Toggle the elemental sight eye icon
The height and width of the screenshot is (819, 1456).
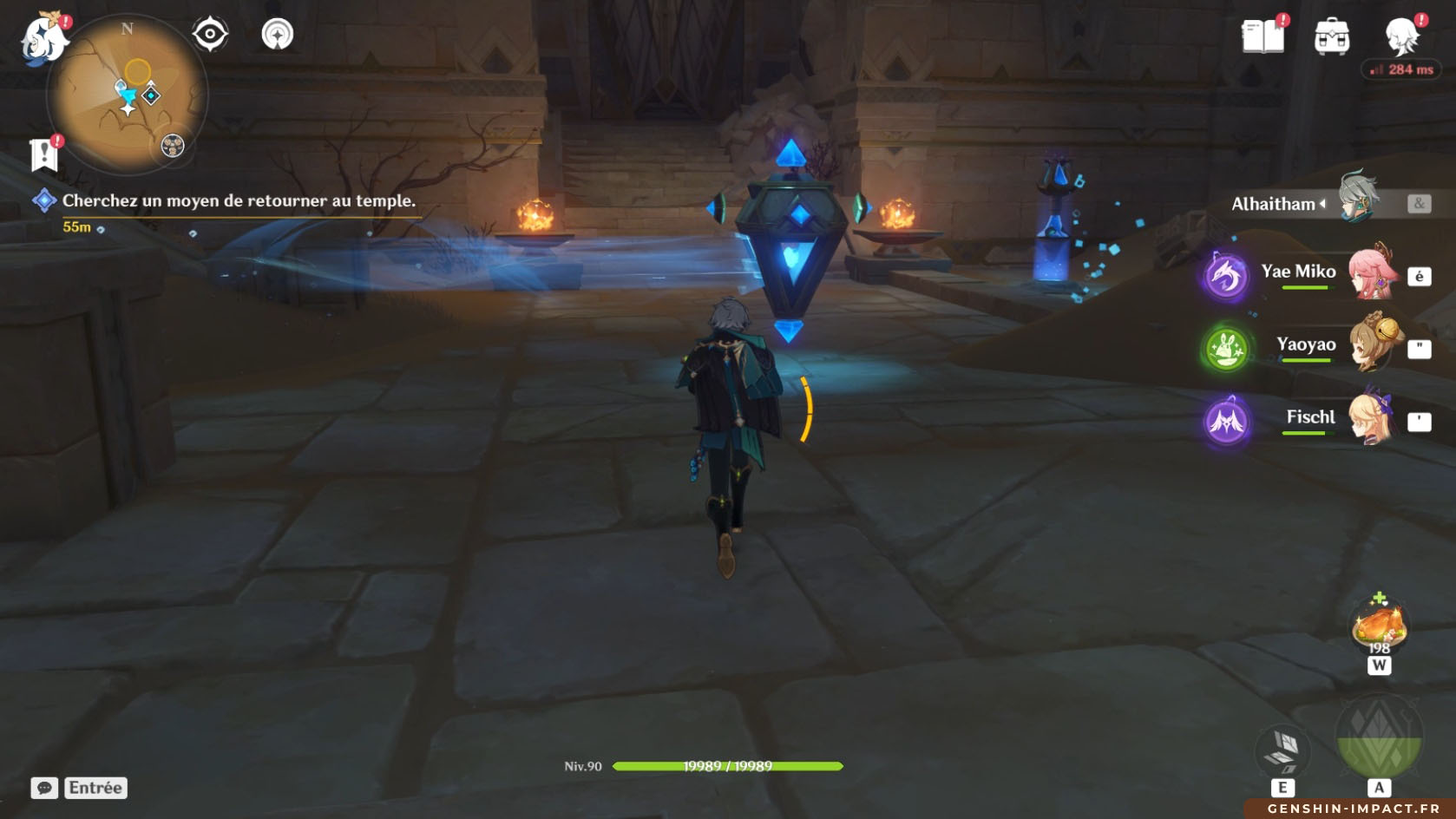pos(210,35)
